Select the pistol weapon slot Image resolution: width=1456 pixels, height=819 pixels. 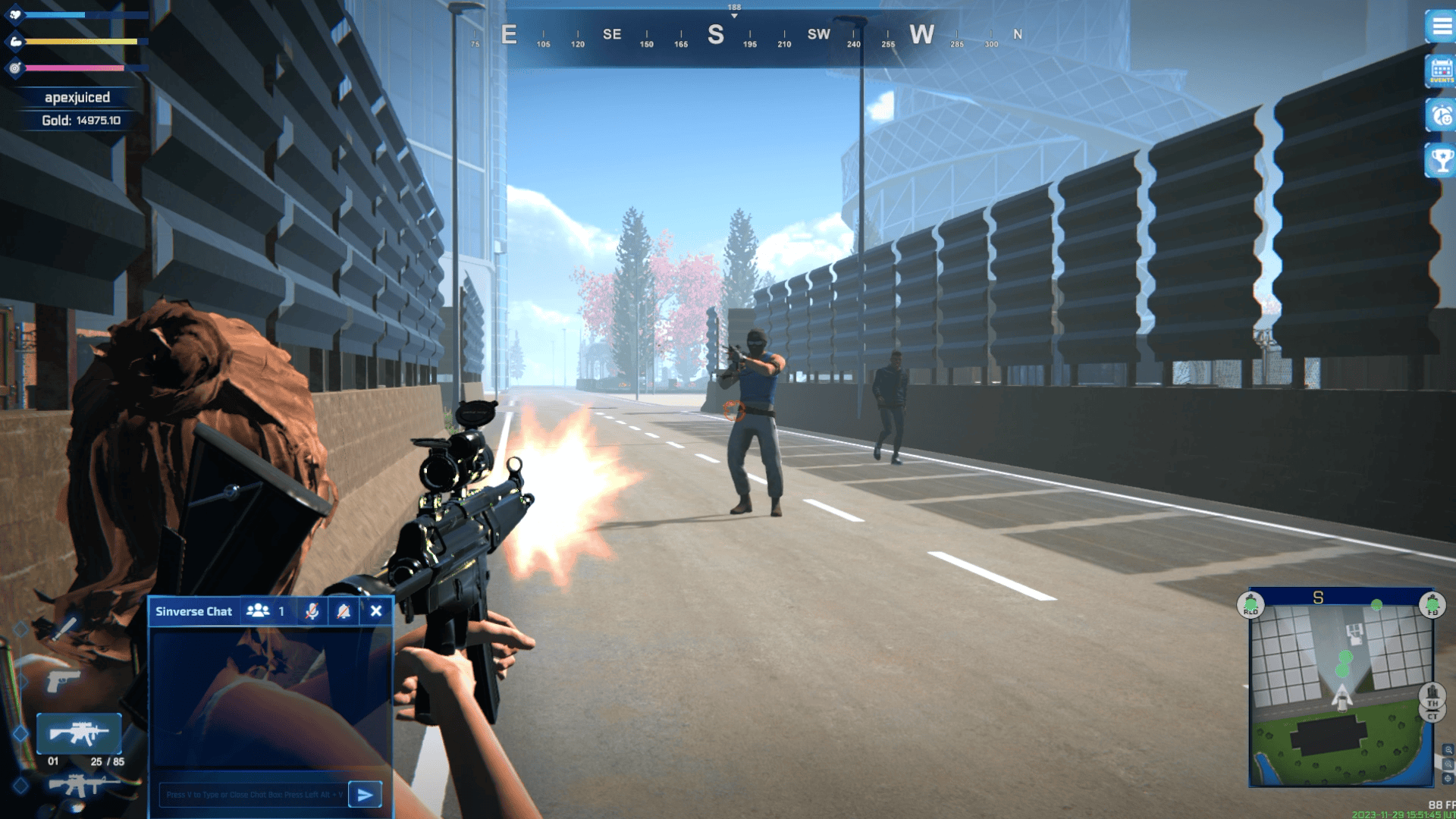pyautogui.click(x=64, y=680)
